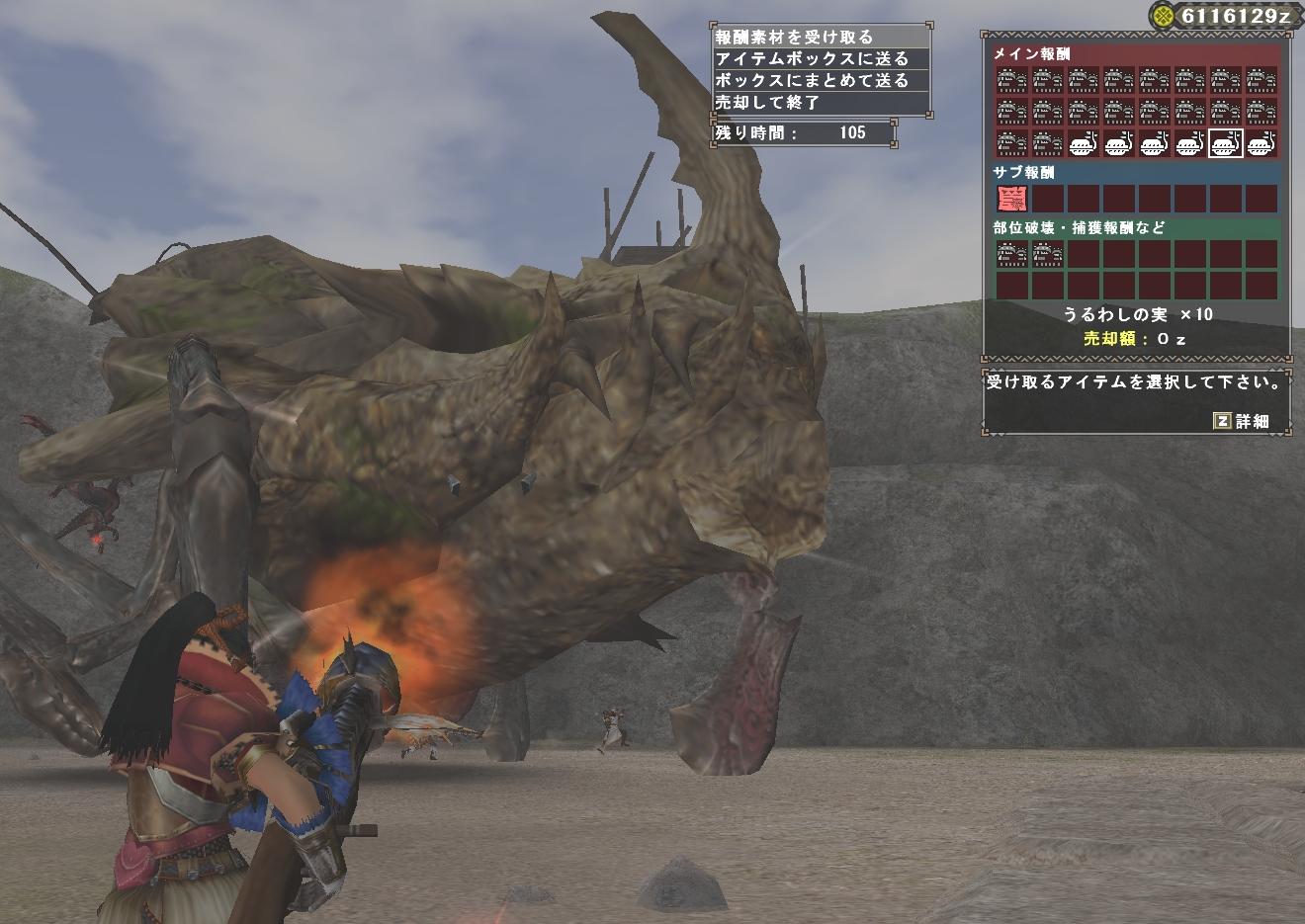
Task: Choose ボックスにまとめて送る to send all
Action: [x=820, y=80]
